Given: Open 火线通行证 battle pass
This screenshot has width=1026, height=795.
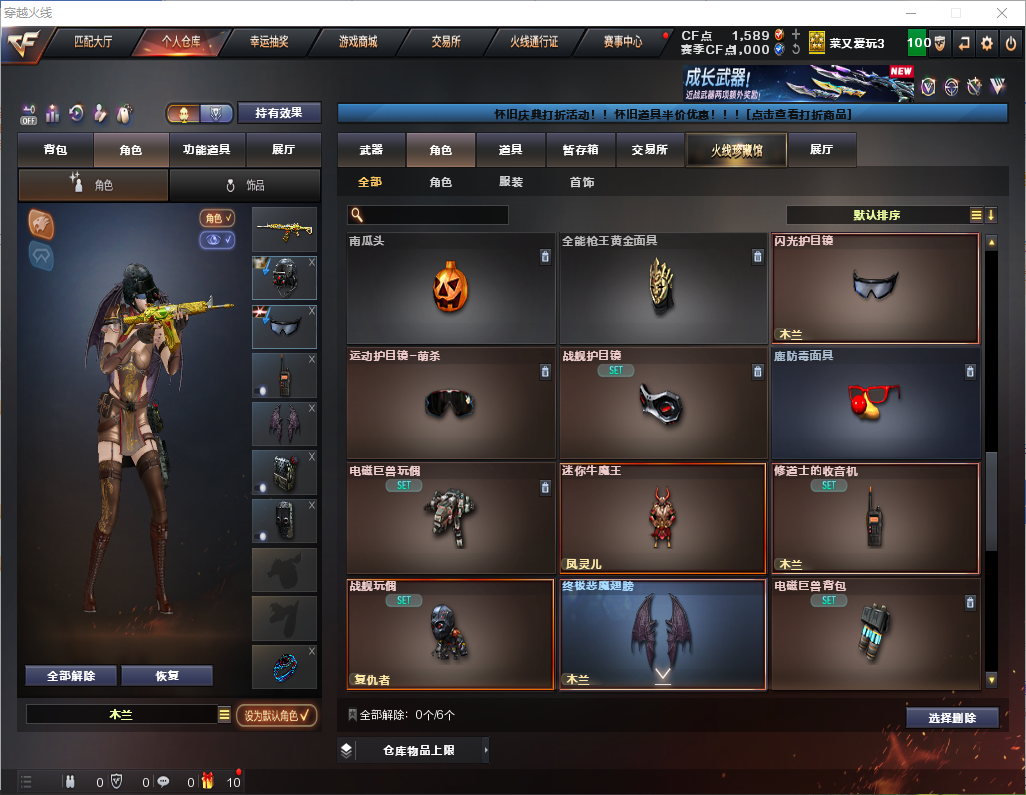Looking at the screenshot, I should click(x=534, y=42).
